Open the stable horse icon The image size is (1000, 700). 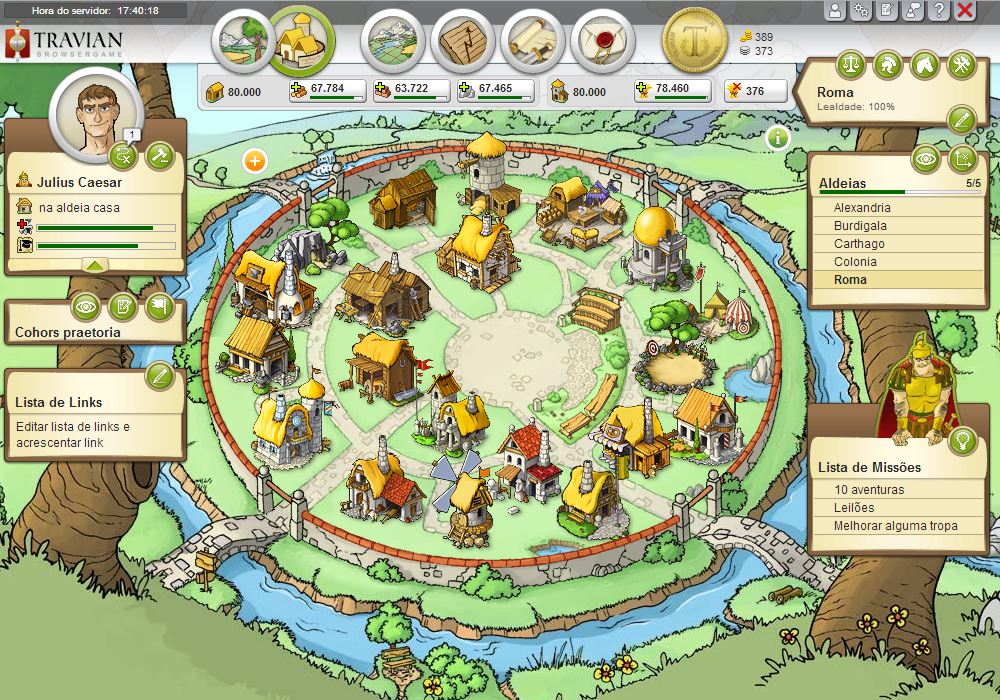(924, 65)
